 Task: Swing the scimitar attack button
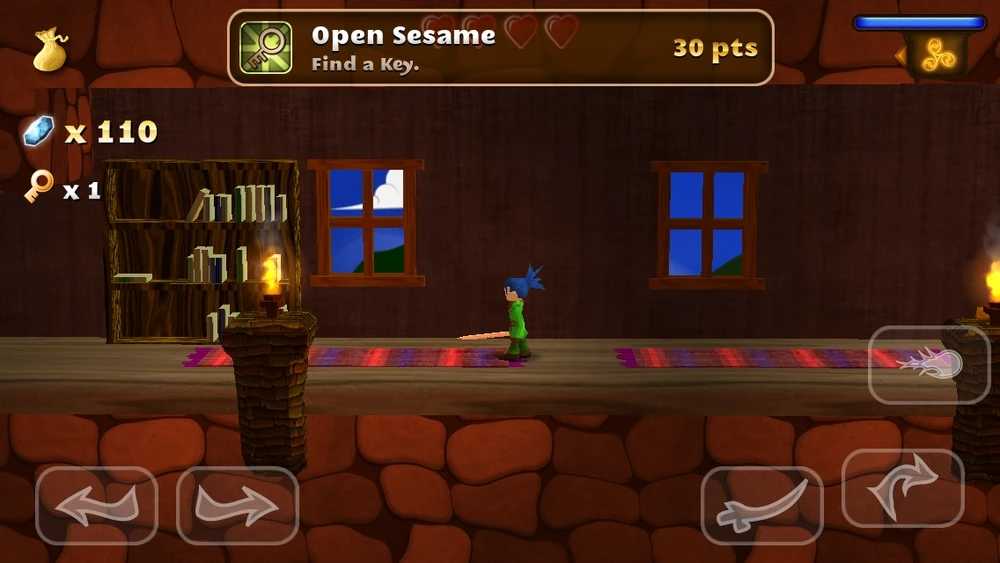coord(761,506)
